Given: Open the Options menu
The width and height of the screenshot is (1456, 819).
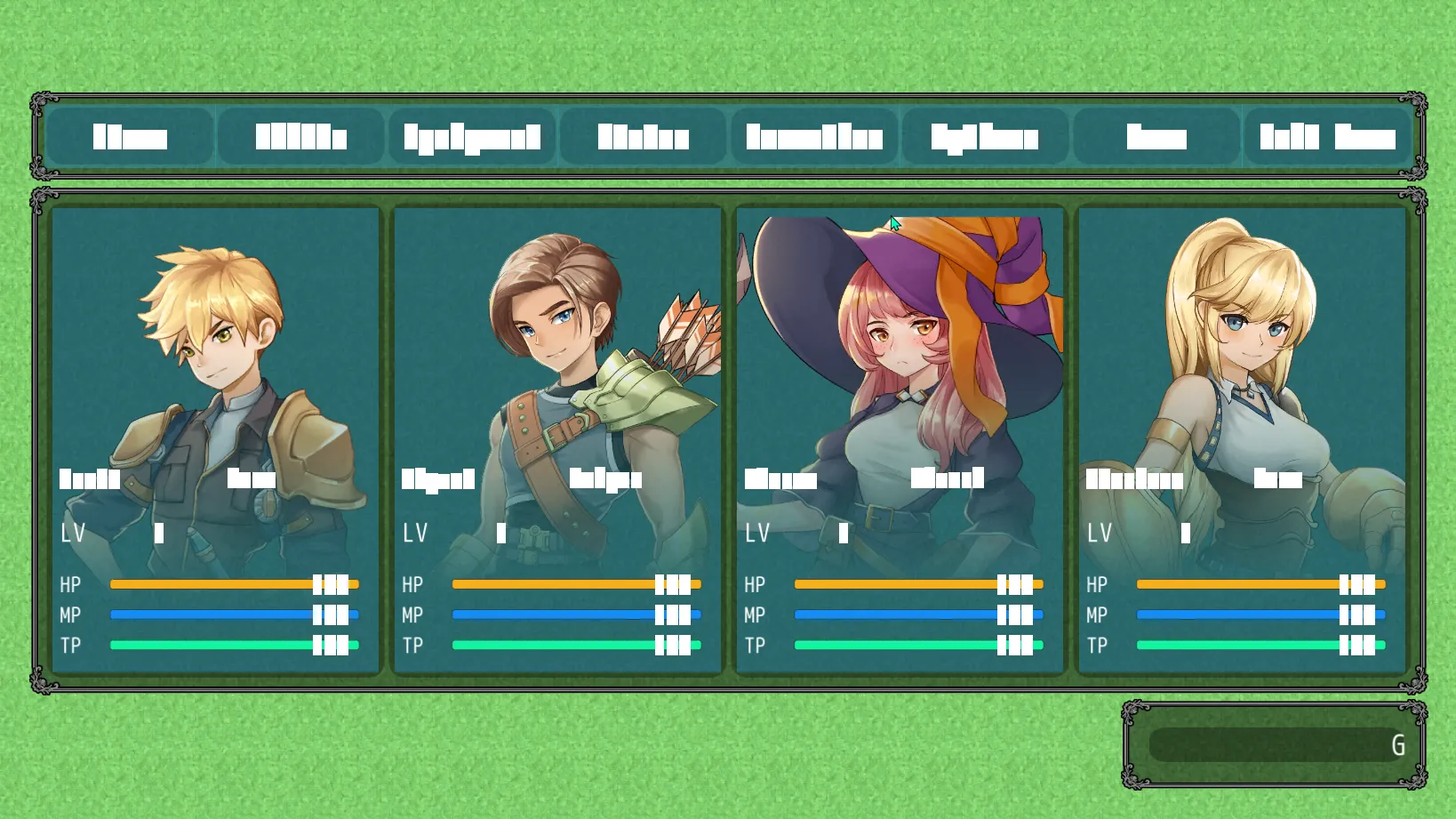Looking at the screenshot, I should pos(985,137).
